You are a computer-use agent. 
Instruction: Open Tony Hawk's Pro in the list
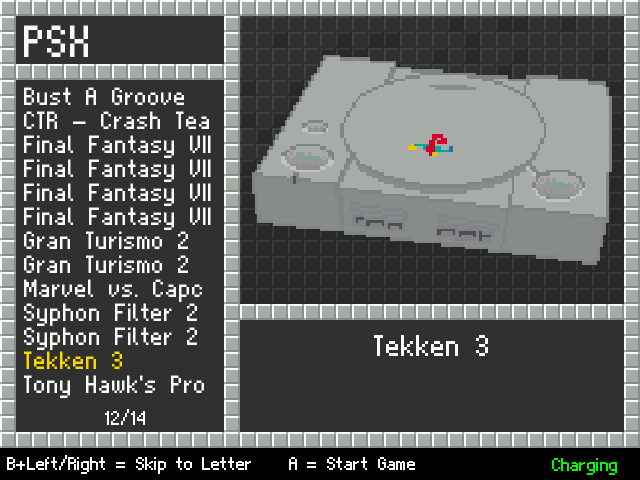(114, 385)
